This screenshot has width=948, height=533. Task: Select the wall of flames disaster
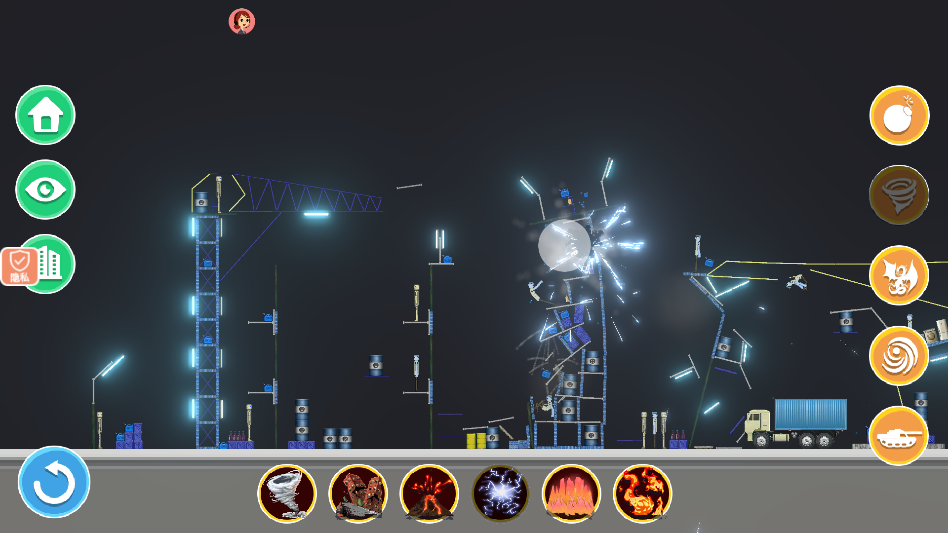(571, 493)
